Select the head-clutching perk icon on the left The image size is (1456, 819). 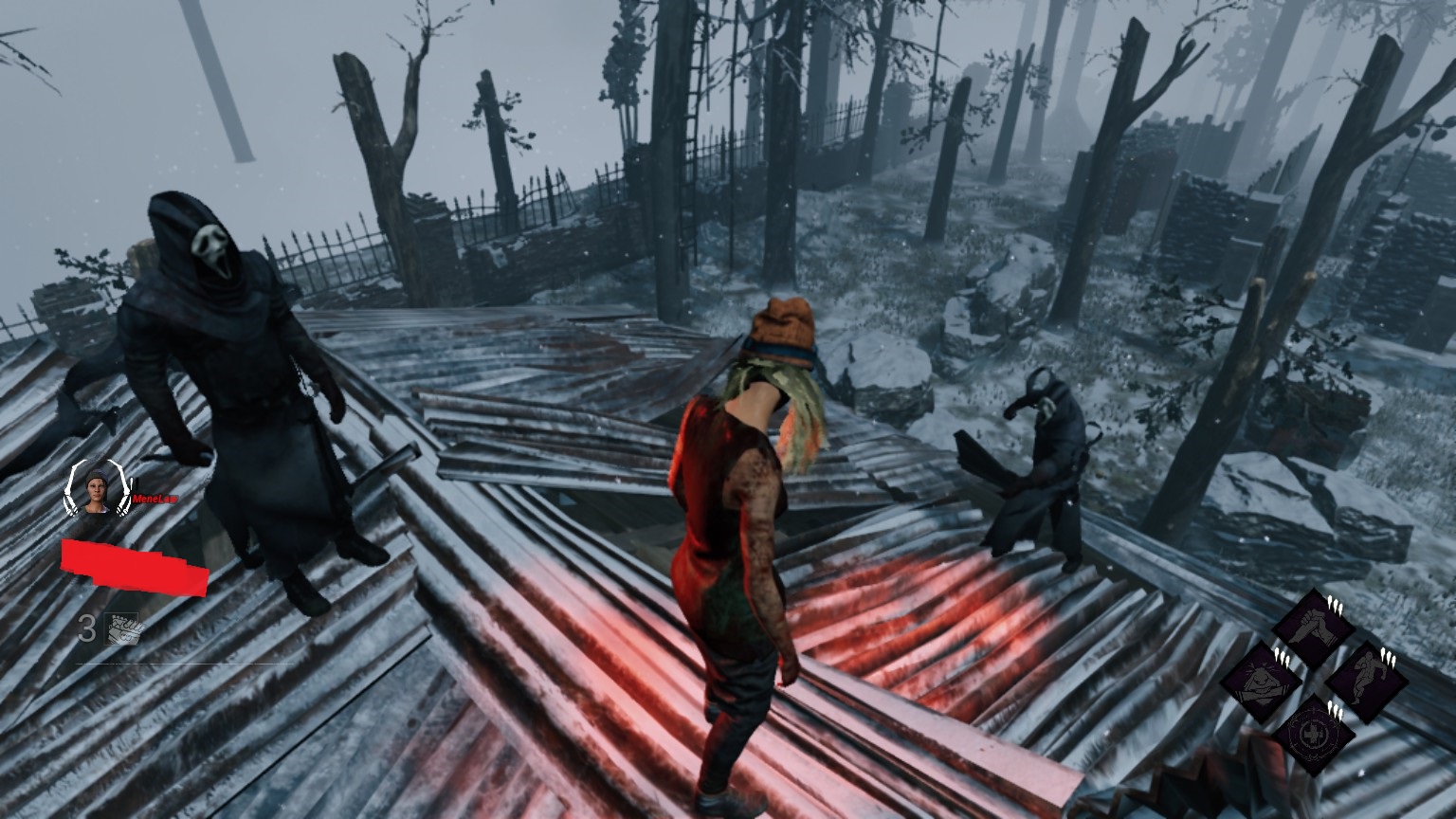pyautogui.click(x=1261, y=680)
